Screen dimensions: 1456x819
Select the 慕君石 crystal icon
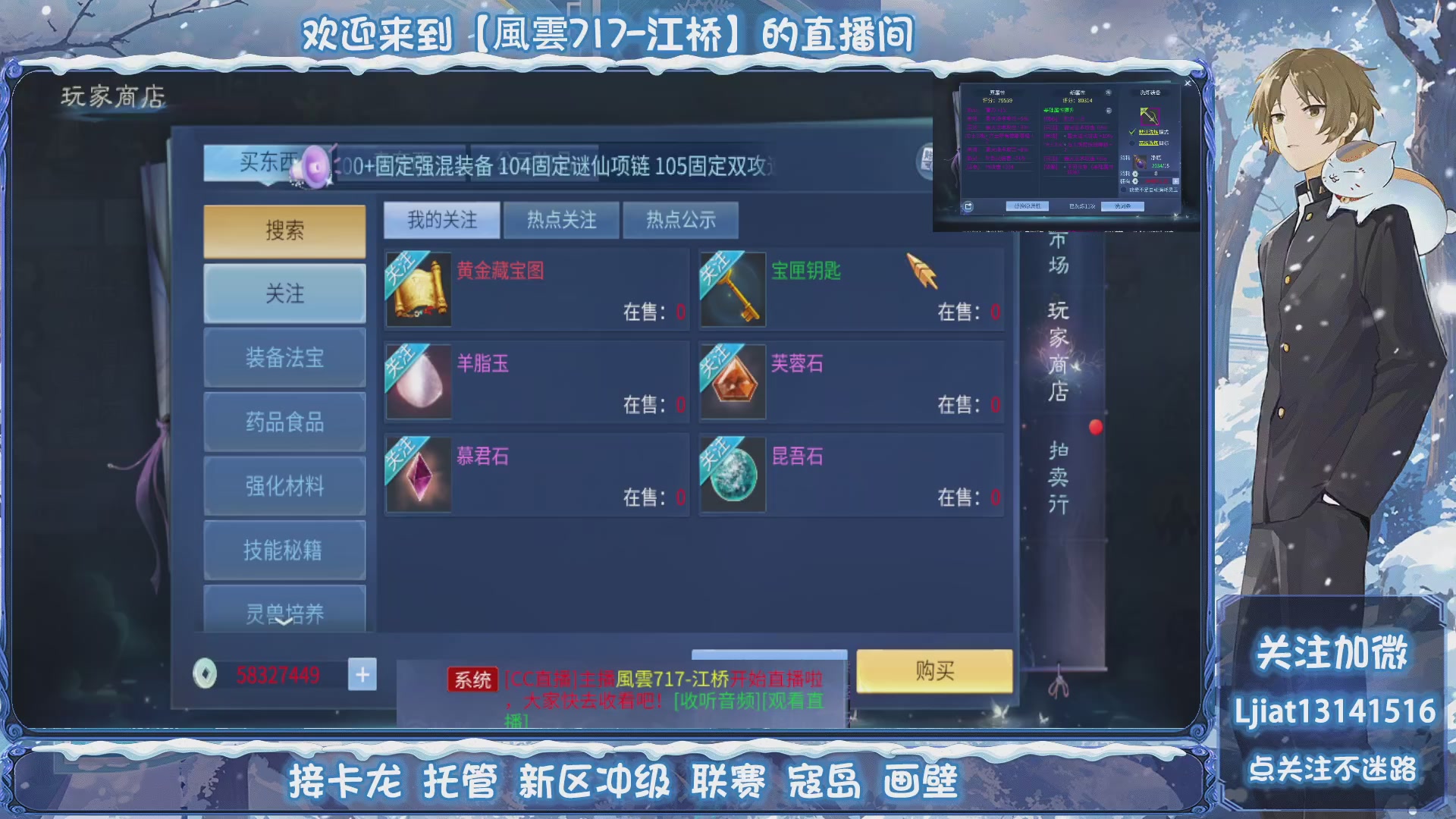(419, 475)
